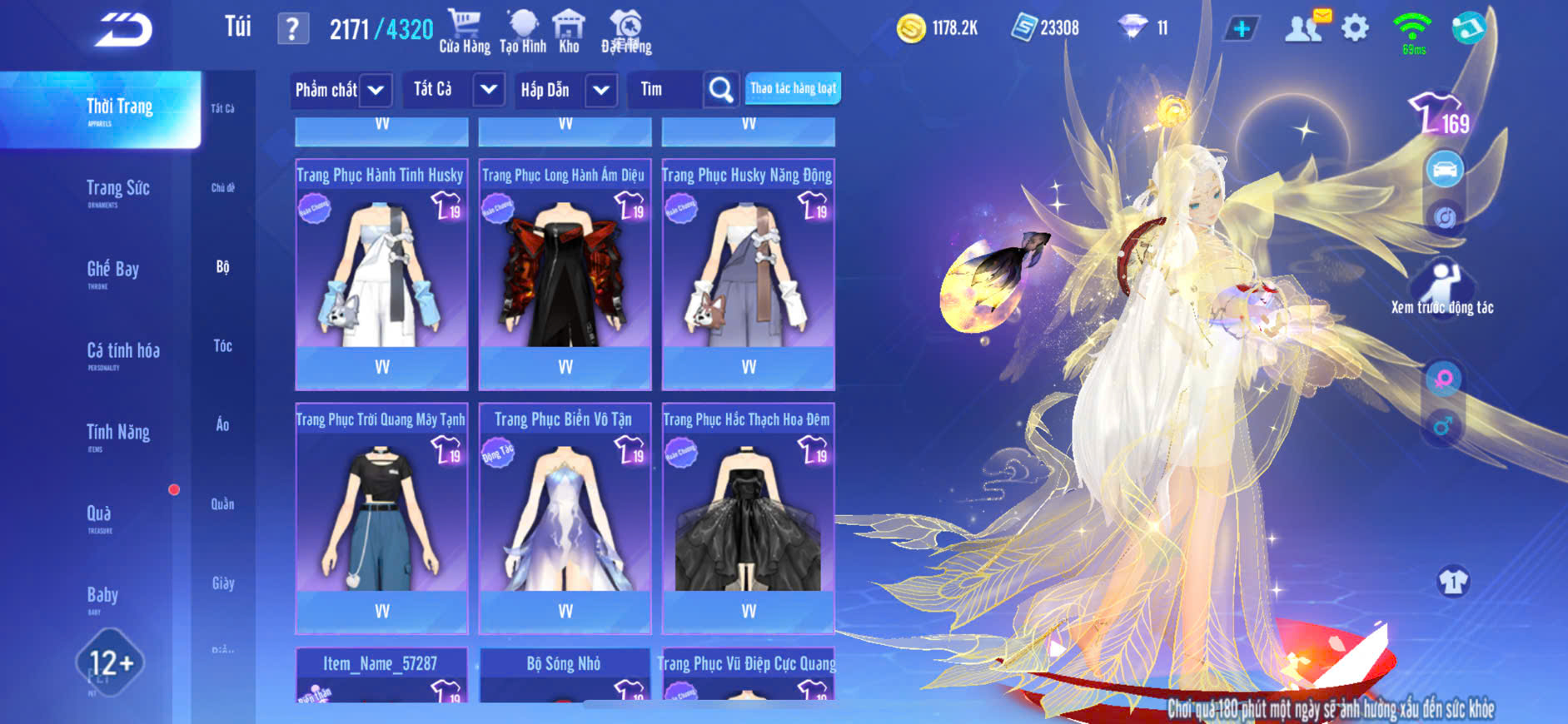
Task: Filter by Áo subcategory
Action: [x=222, y=425]
